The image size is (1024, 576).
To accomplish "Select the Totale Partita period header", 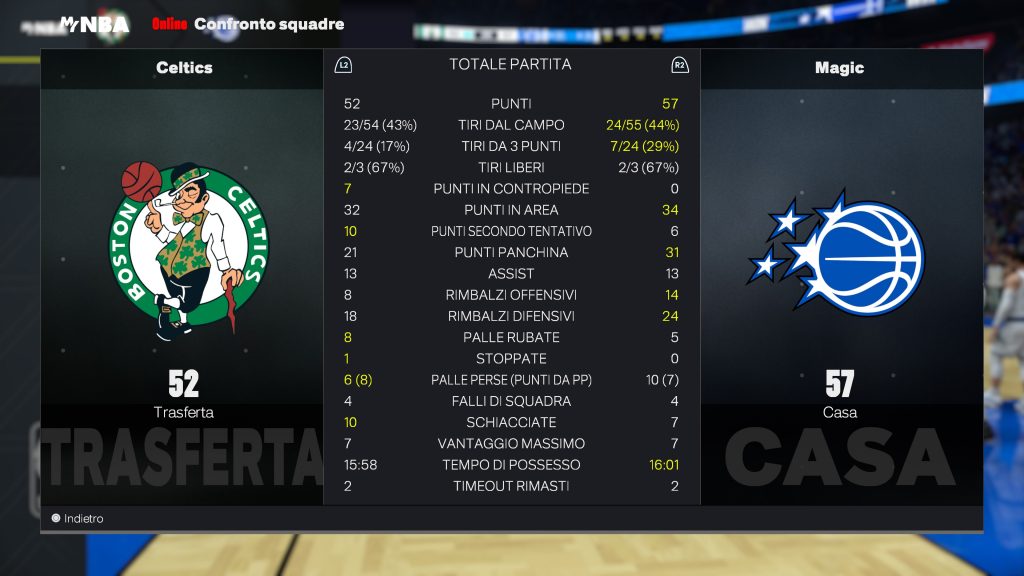I will point(510,64).
